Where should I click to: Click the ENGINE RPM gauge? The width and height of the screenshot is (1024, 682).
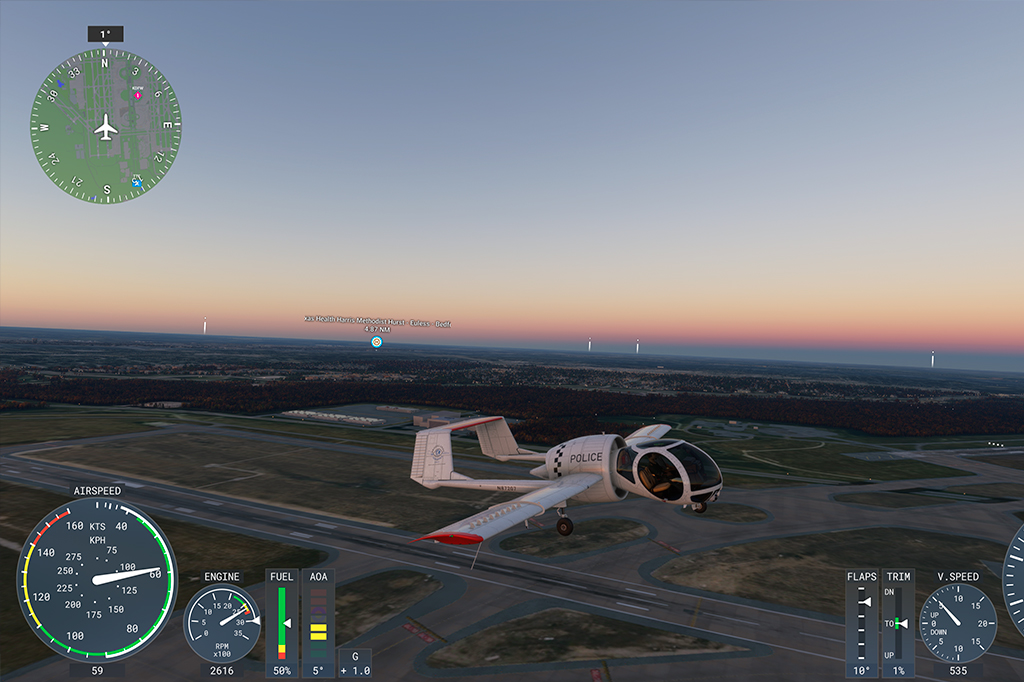tap(221, 623)
